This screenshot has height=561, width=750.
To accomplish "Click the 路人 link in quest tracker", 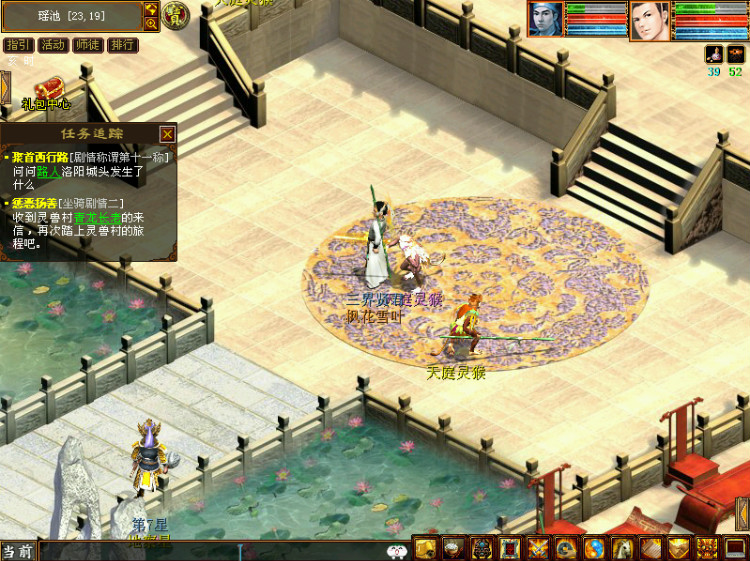I will click(49, 171).
